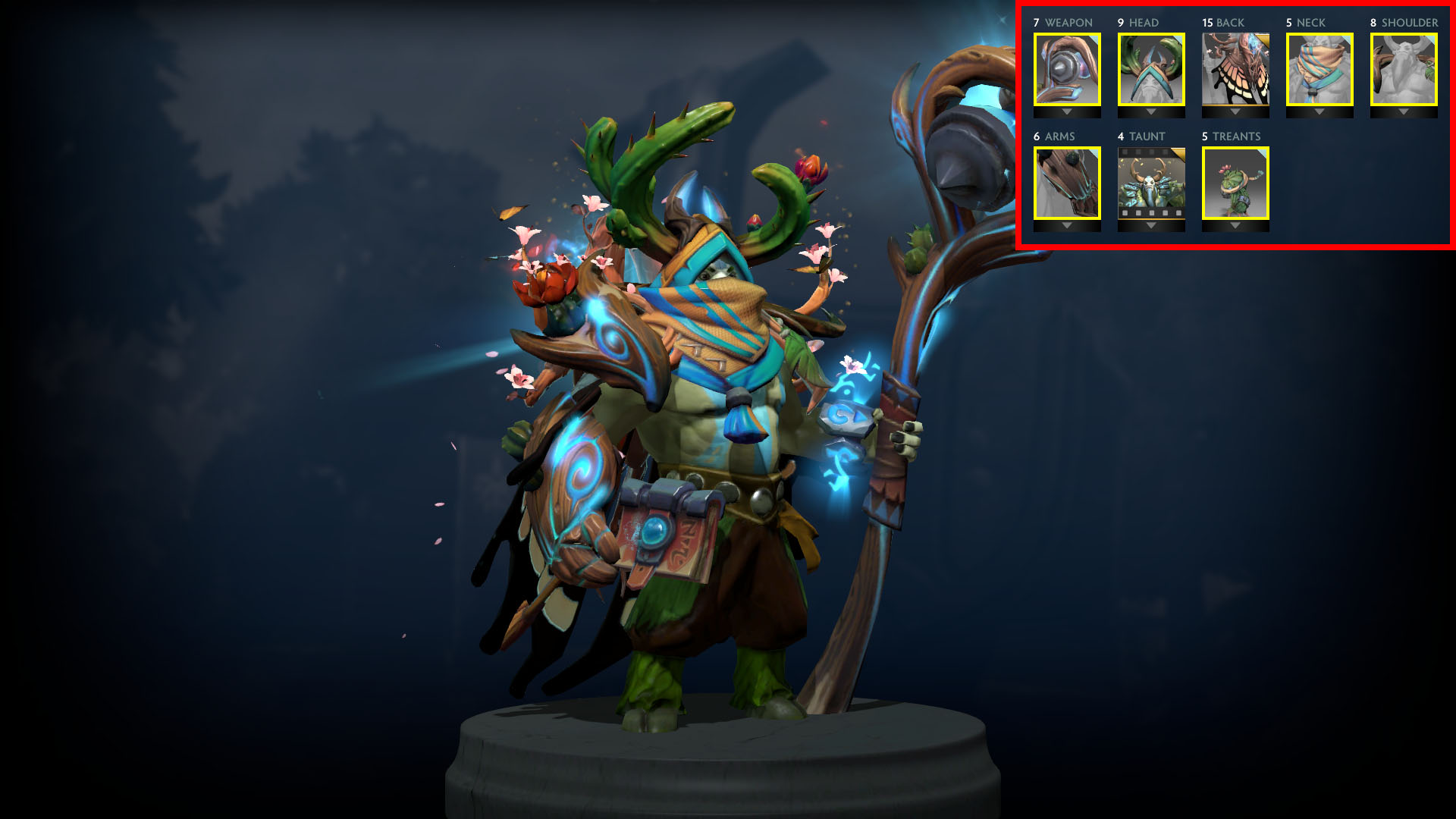Click the 5 TREANTS slot label
The width and height of the screenshot is (1456, 819).
[1230, 136]
